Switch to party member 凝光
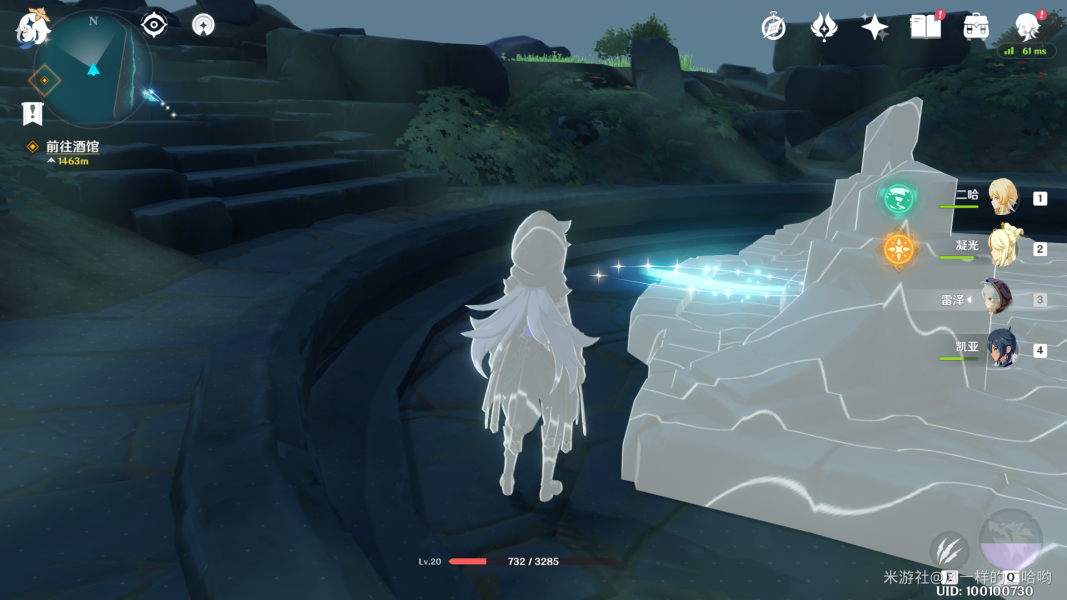 [1001, 247]
